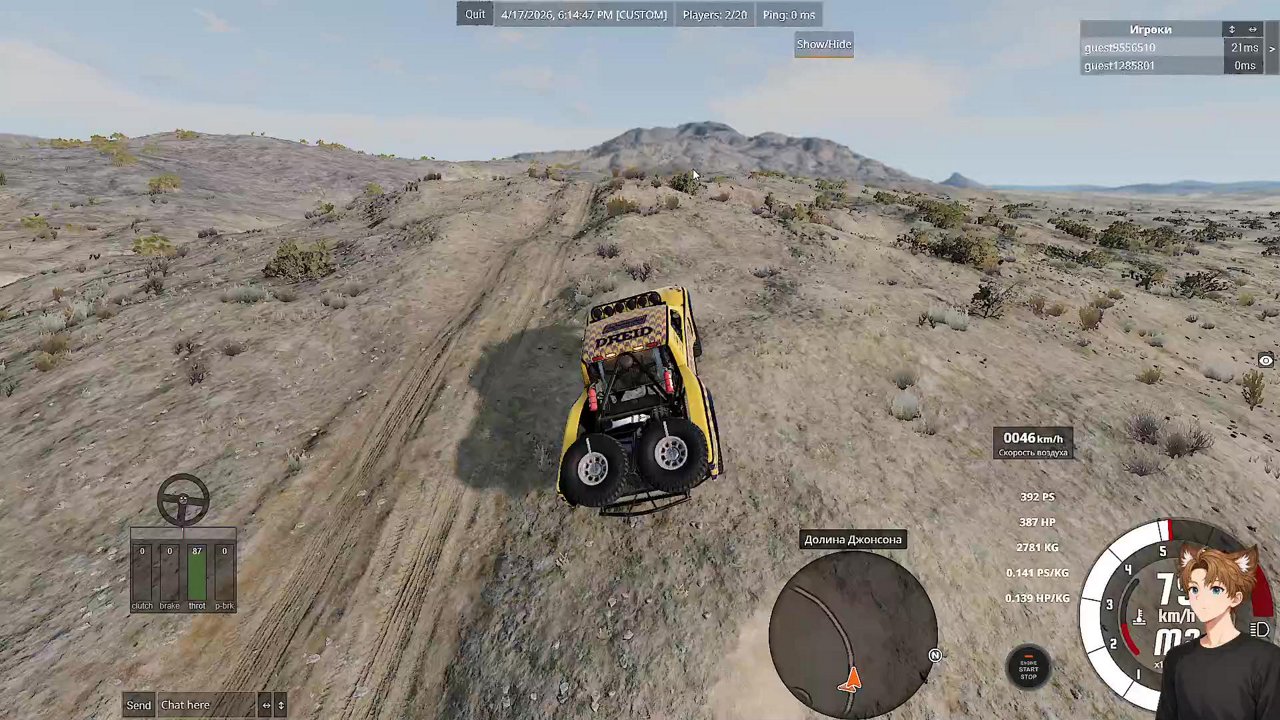Click Quit in the top menu bar
Viewport: 1280px width, 720px height.
click(x=475, y=14)
